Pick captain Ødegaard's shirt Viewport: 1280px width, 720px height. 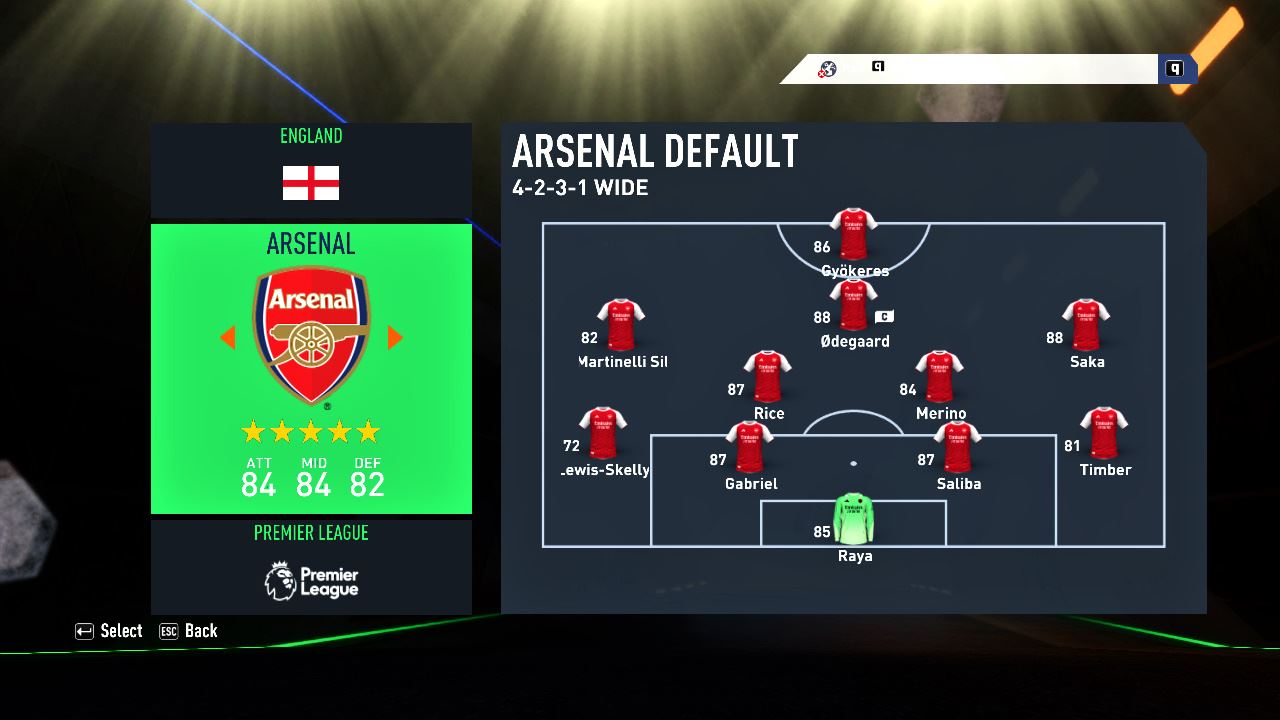[853, 306]
